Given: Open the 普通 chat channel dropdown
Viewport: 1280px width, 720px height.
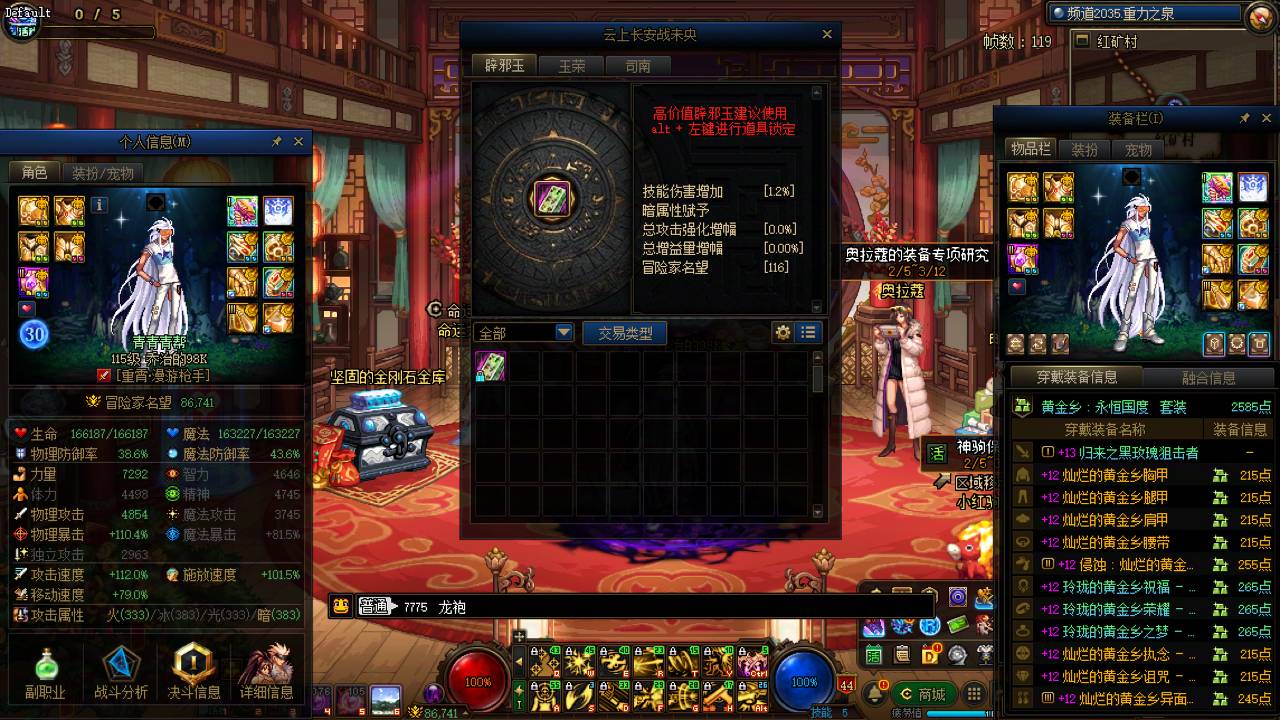Looking at the screenshot, I should point(373,606).
